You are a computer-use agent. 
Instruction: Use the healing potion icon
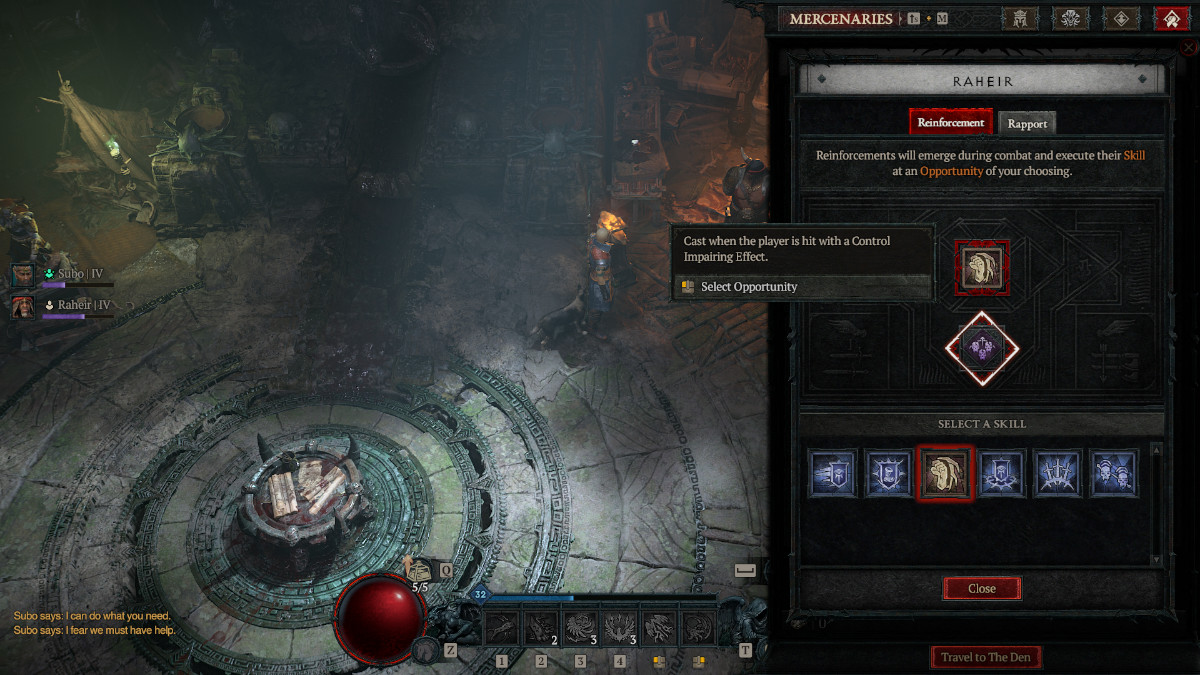(417, 570)
